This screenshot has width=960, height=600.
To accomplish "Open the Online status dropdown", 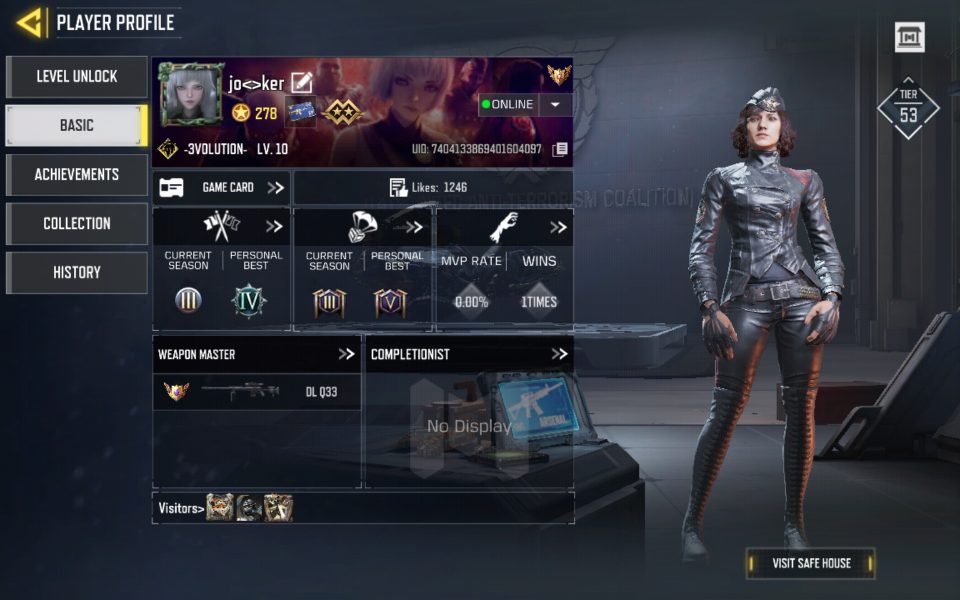I will (x=556, y=104).
